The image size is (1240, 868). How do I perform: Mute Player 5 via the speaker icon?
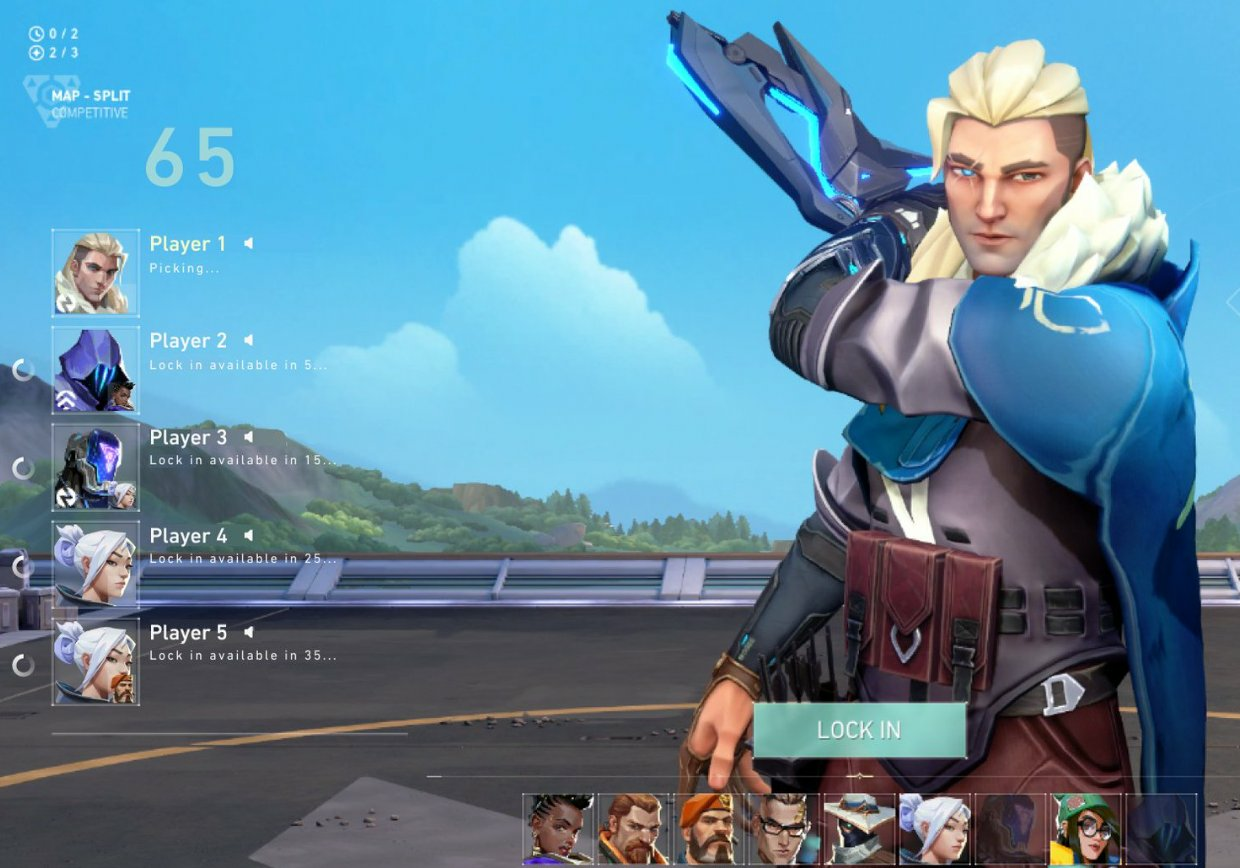click(x=248, y=632)
